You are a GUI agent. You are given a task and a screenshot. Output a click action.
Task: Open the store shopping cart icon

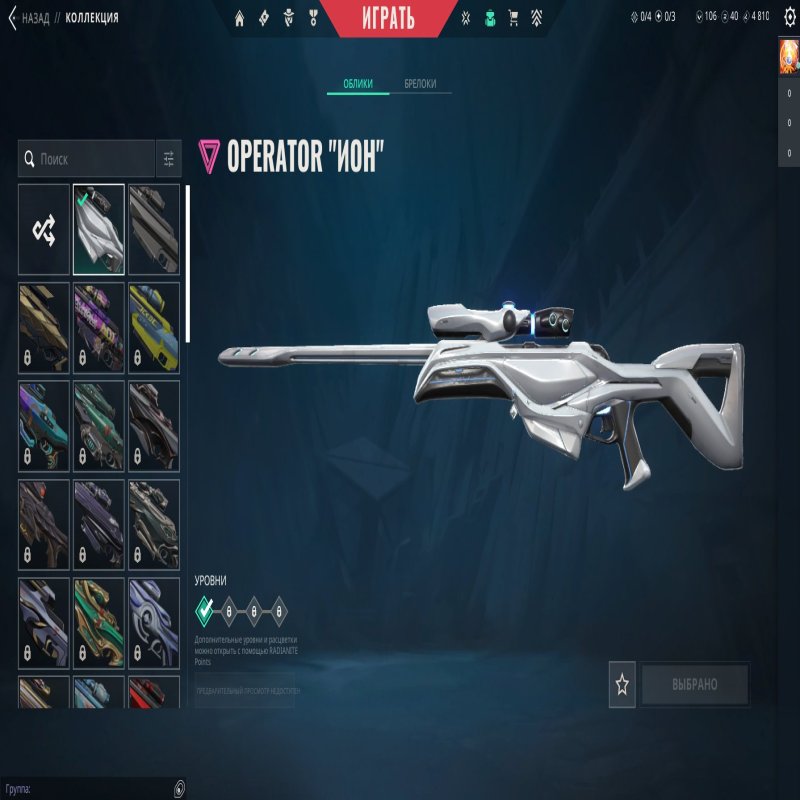pyautogui.click(x=514, y=17)
